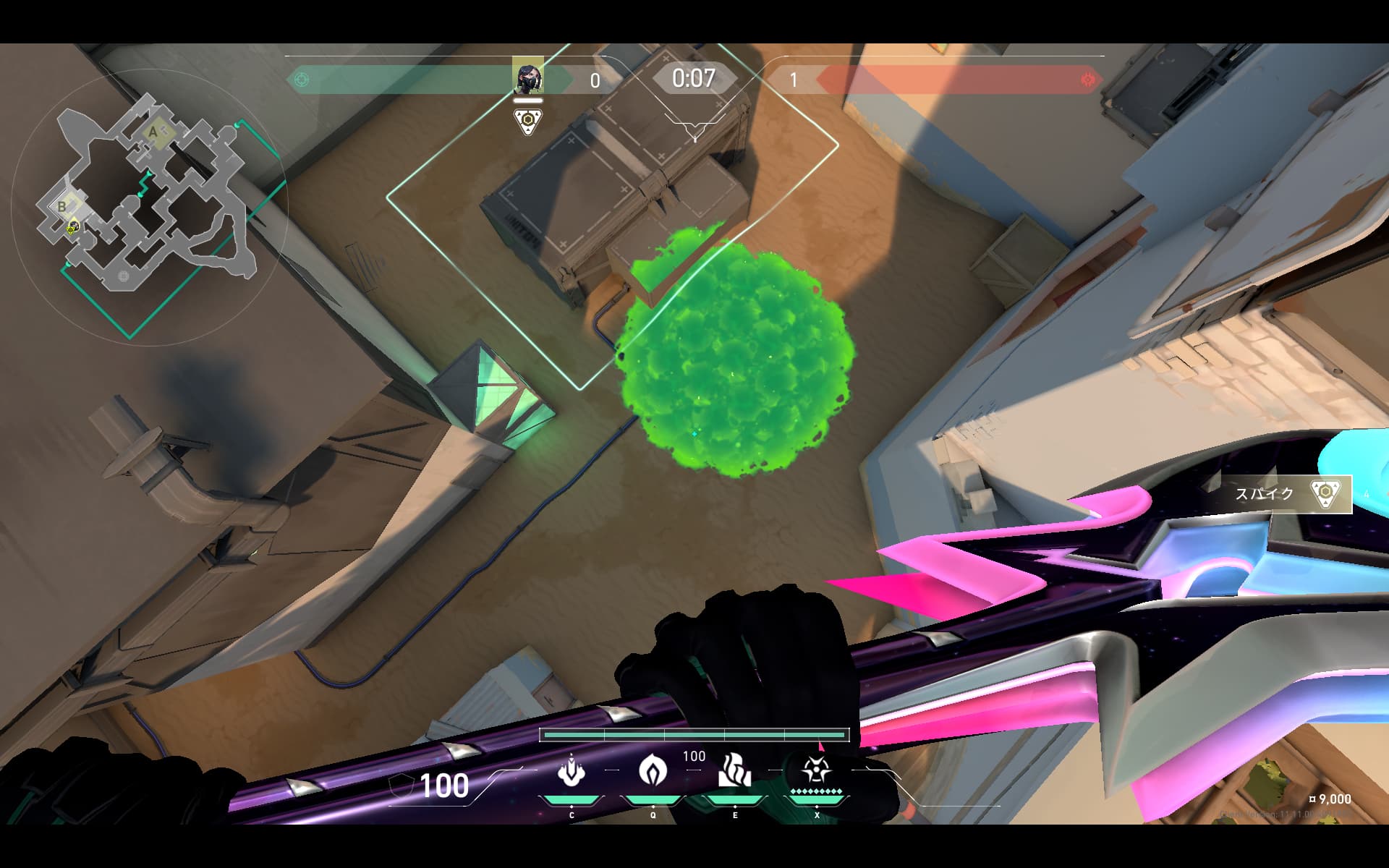1389x868 pixels.
Task: Click the spike carrier icon under portrait
Action: coord(528,121)
